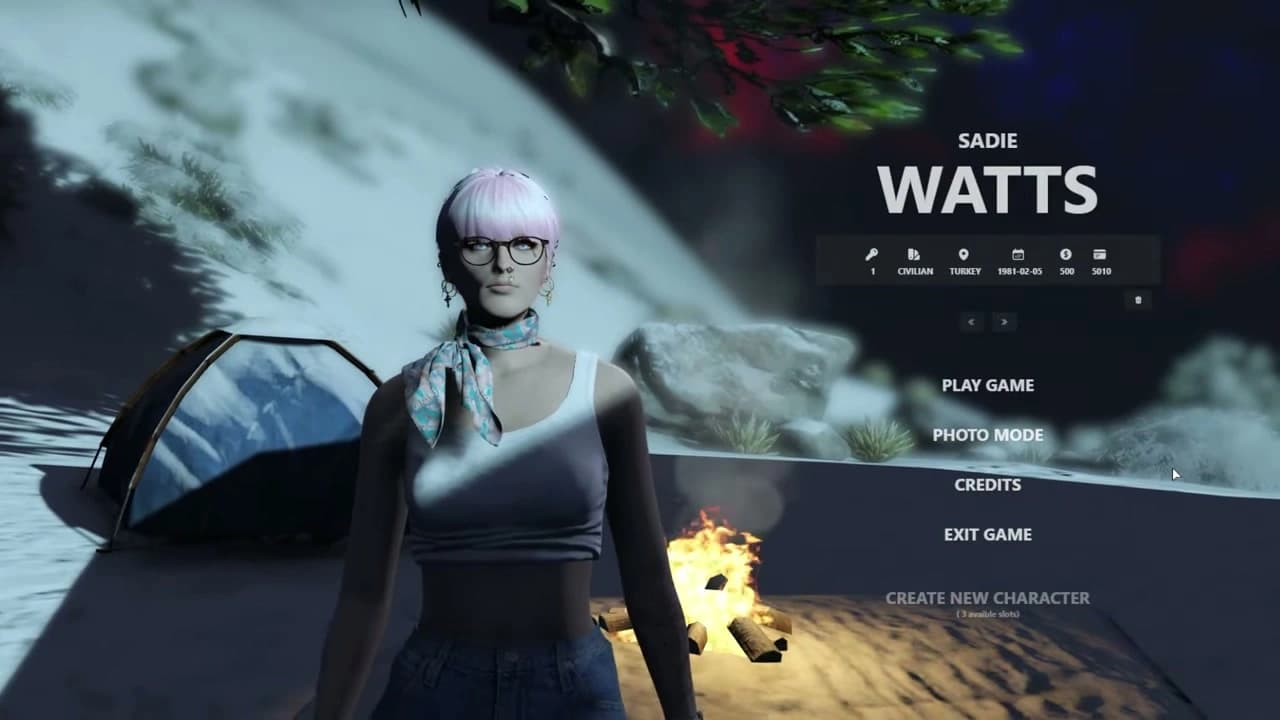Create New Character
This screenshot has height=720, width=1280.
(987, 598)
